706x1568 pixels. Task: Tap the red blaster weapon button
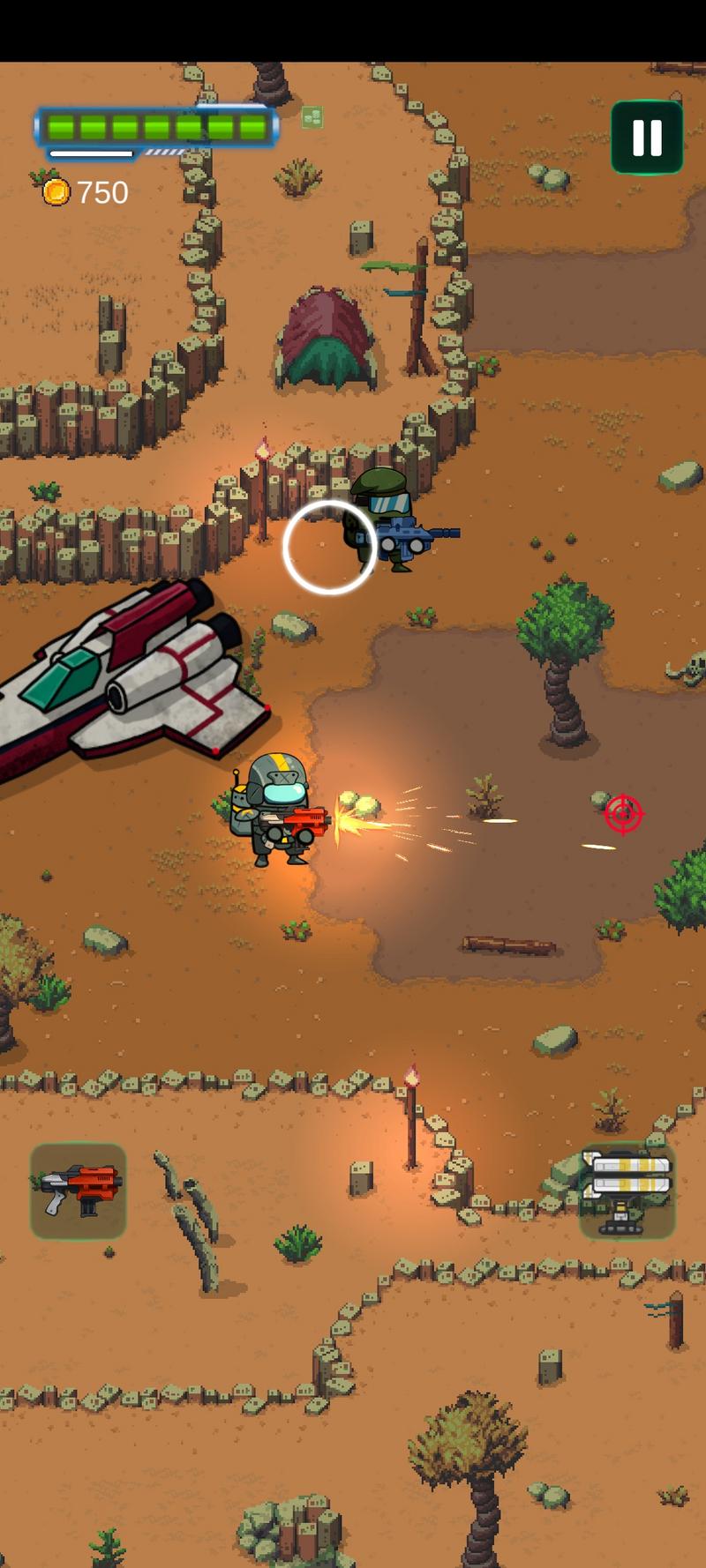(x=79, y=1190)
